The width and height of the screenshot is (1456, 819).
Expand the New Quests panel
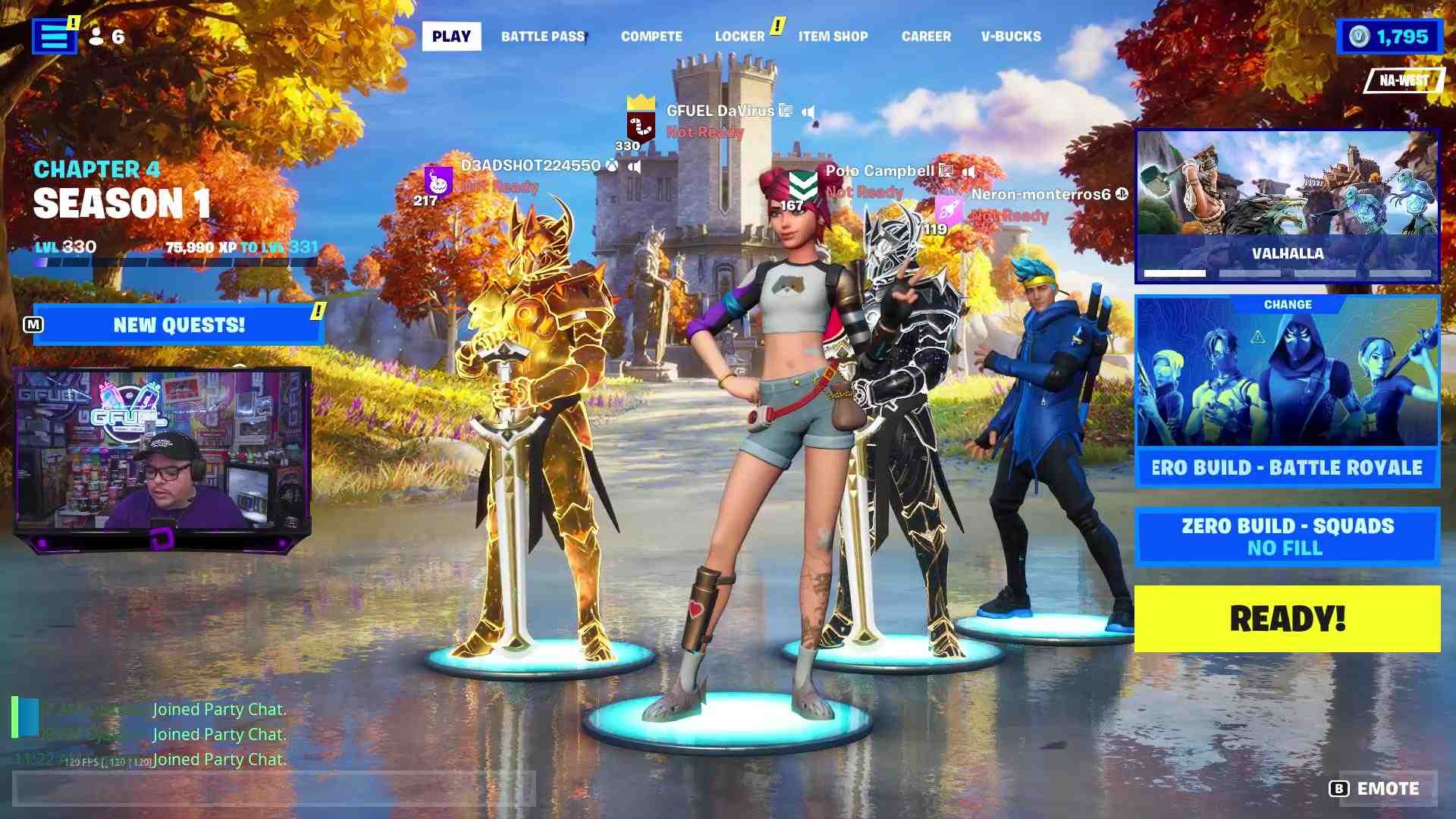tap(178, 325)
